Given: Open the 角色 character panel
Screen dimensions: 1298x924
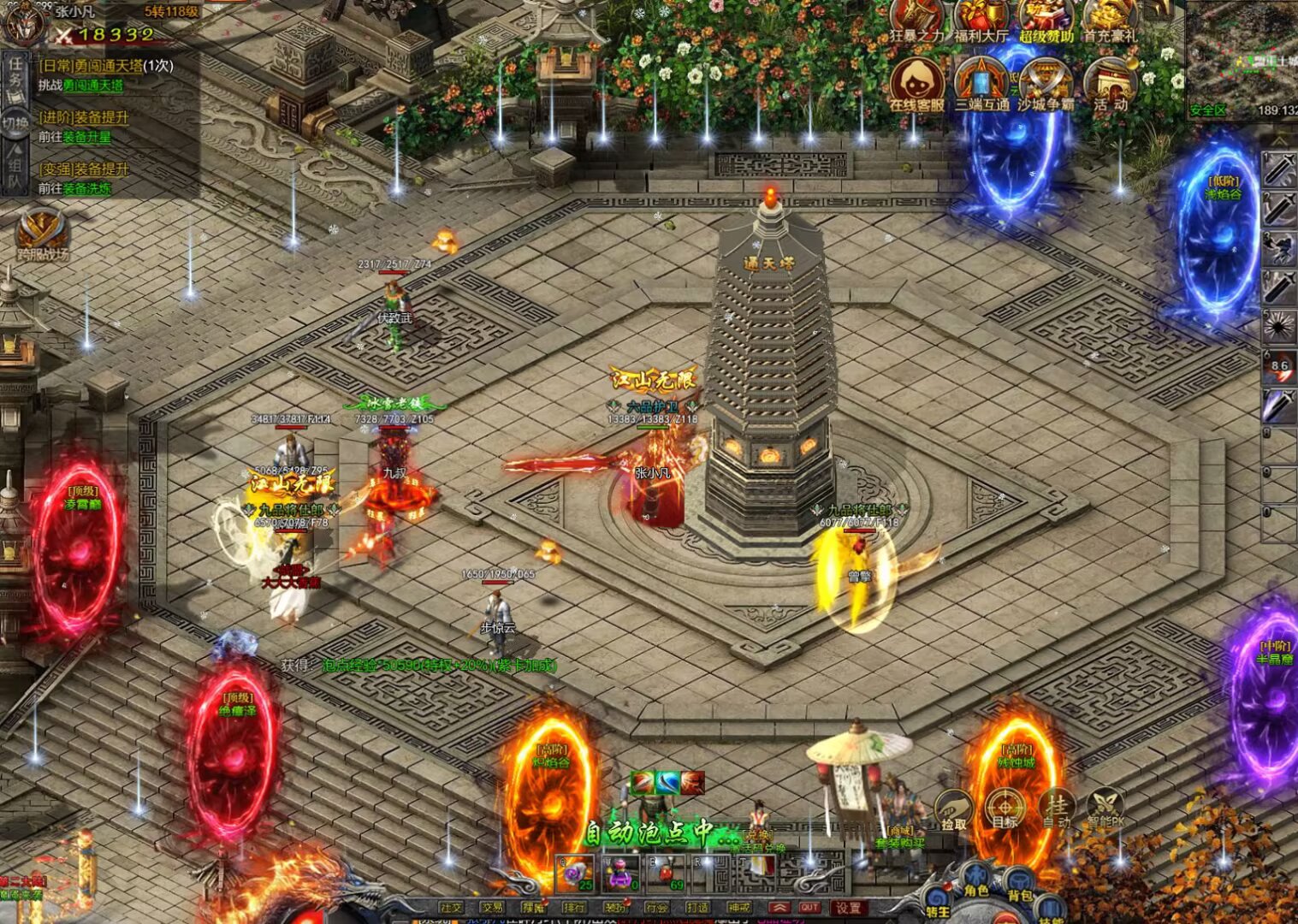Looking at the screenshot, I should coord(975,881).
